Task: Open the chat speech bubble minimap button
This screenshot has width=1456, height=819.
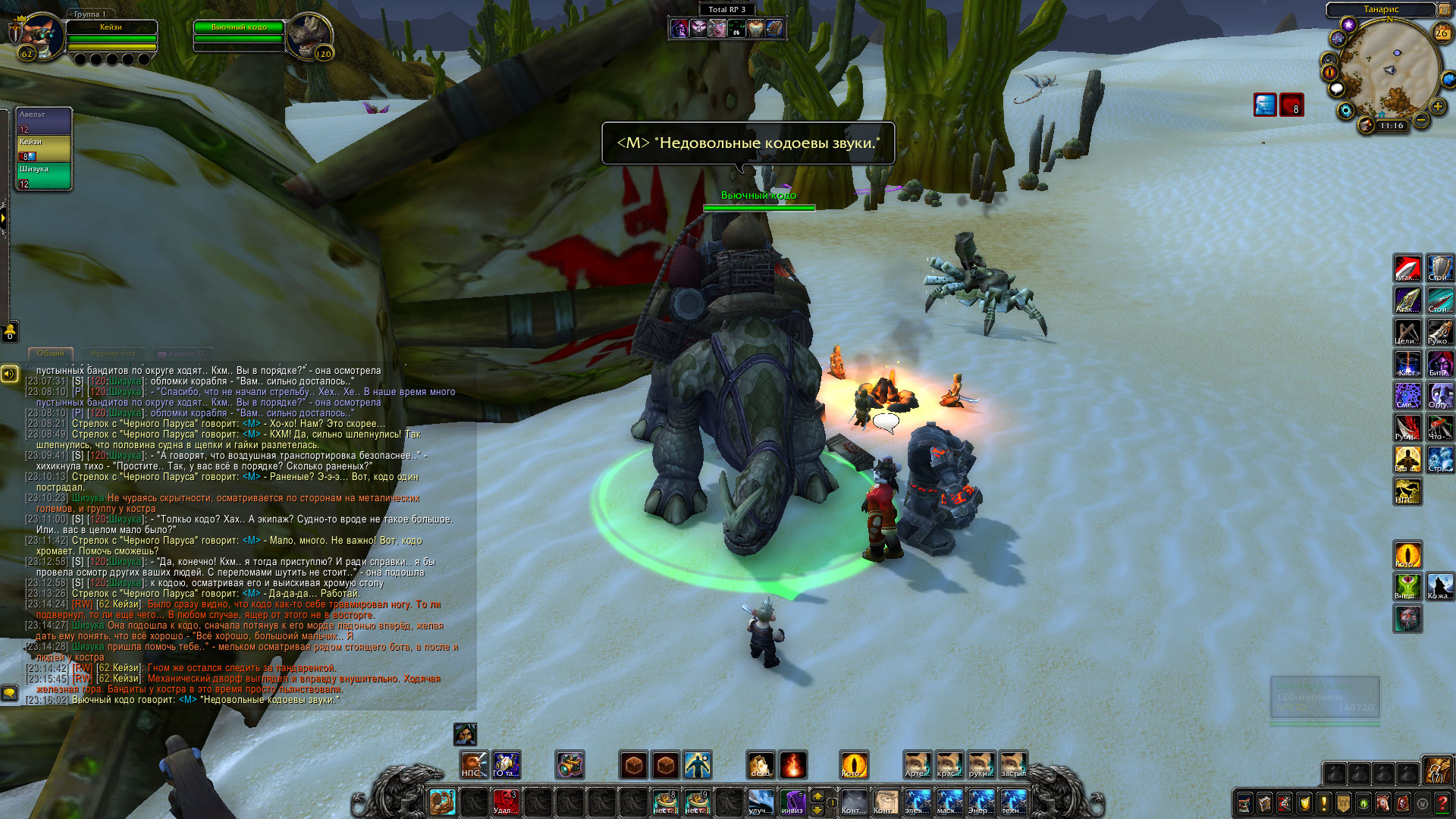Action: click(x=1337, y=89)
